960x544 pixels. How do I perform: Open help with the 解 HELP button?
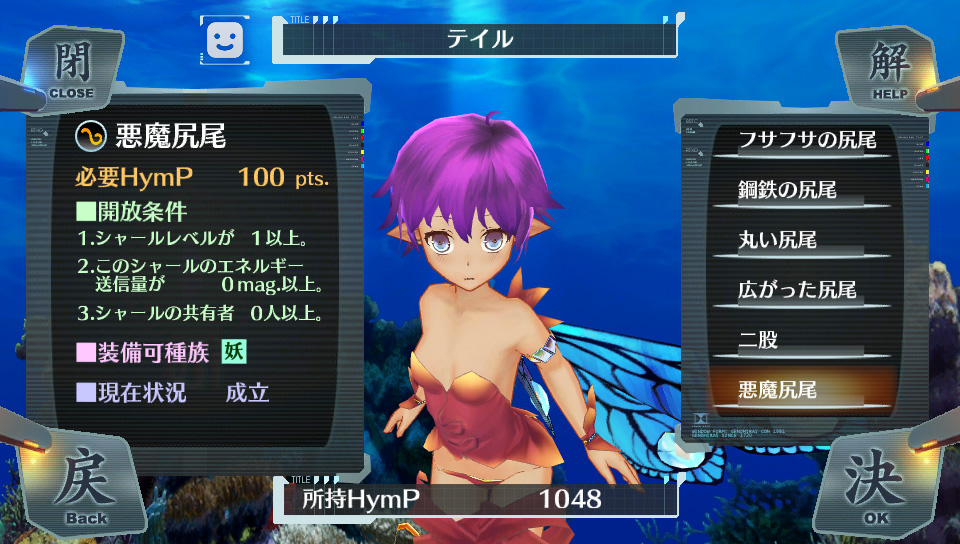coord(888,70)
